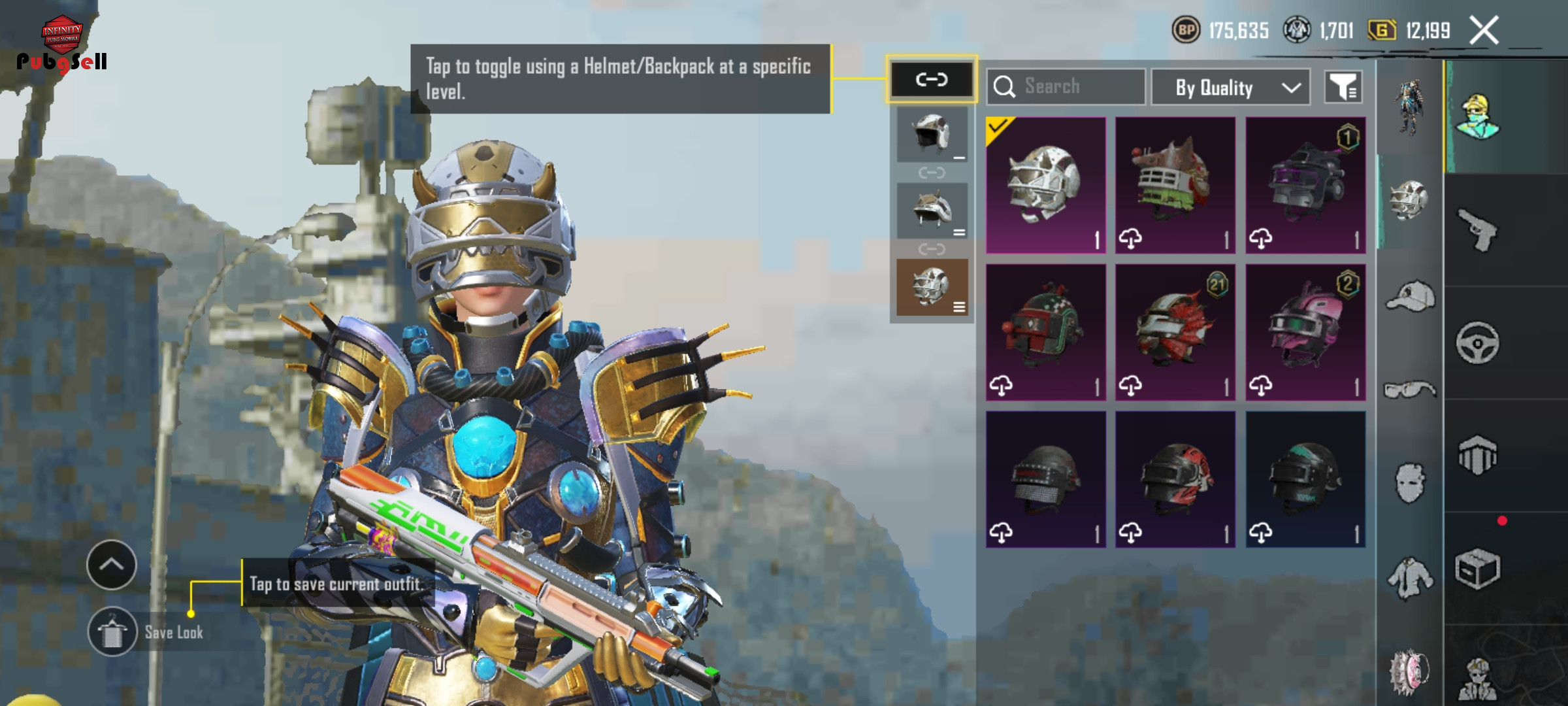
Task: Open the glasses category
Action: point(1410,390)
